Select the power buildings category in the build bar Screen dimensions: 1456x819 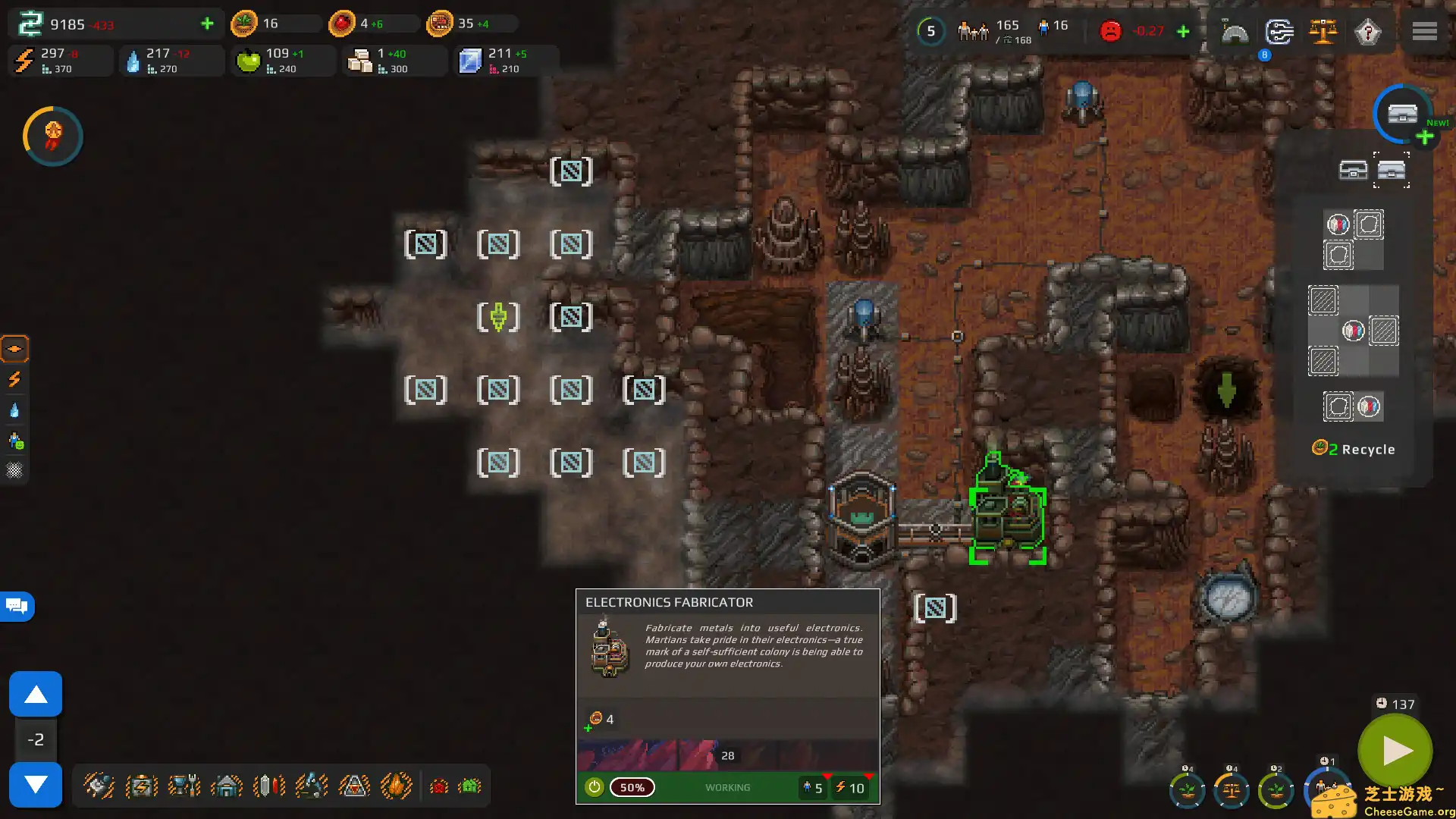[141, 786]
